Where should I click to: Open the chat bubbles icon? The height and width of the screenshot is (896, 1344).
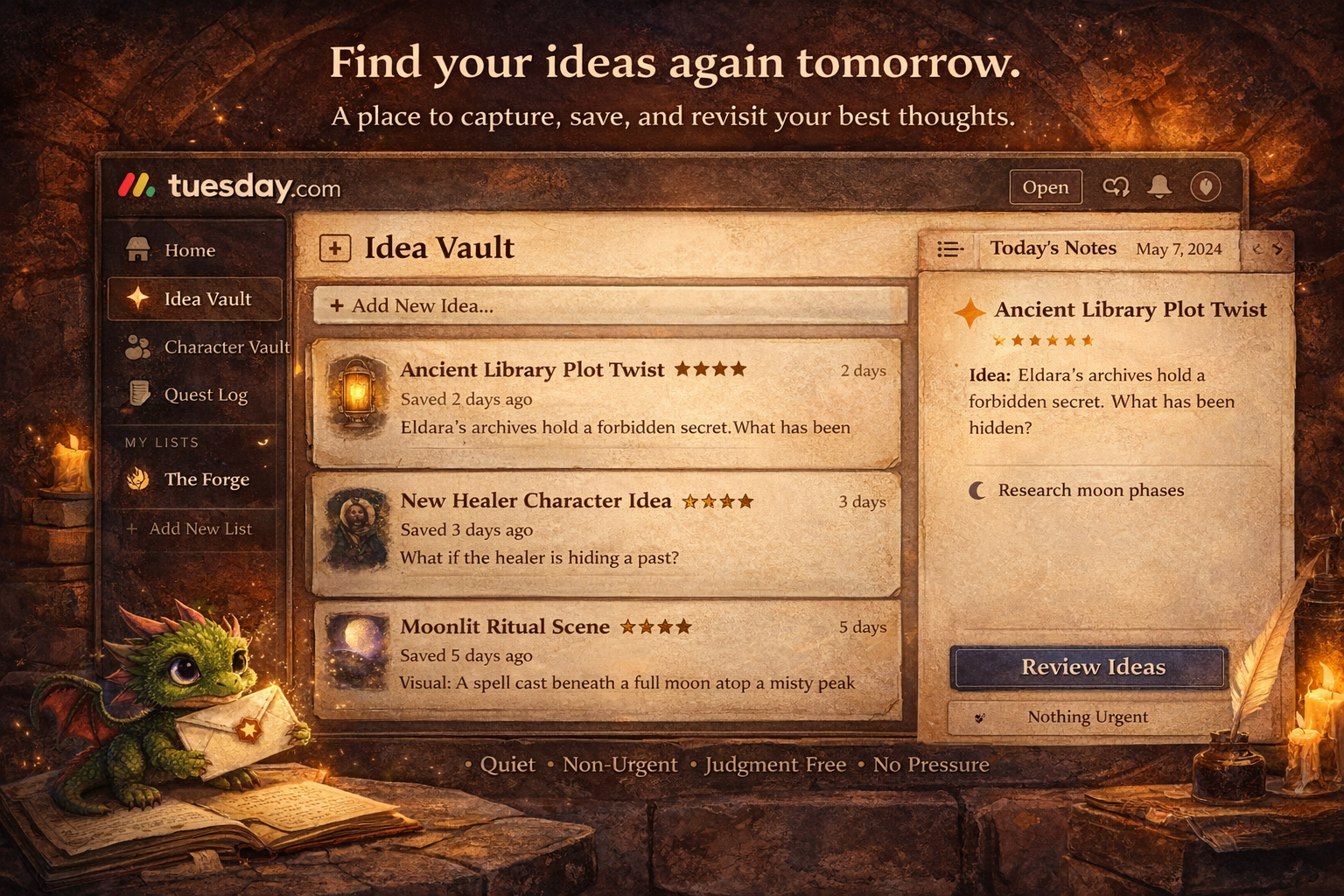1116,187
